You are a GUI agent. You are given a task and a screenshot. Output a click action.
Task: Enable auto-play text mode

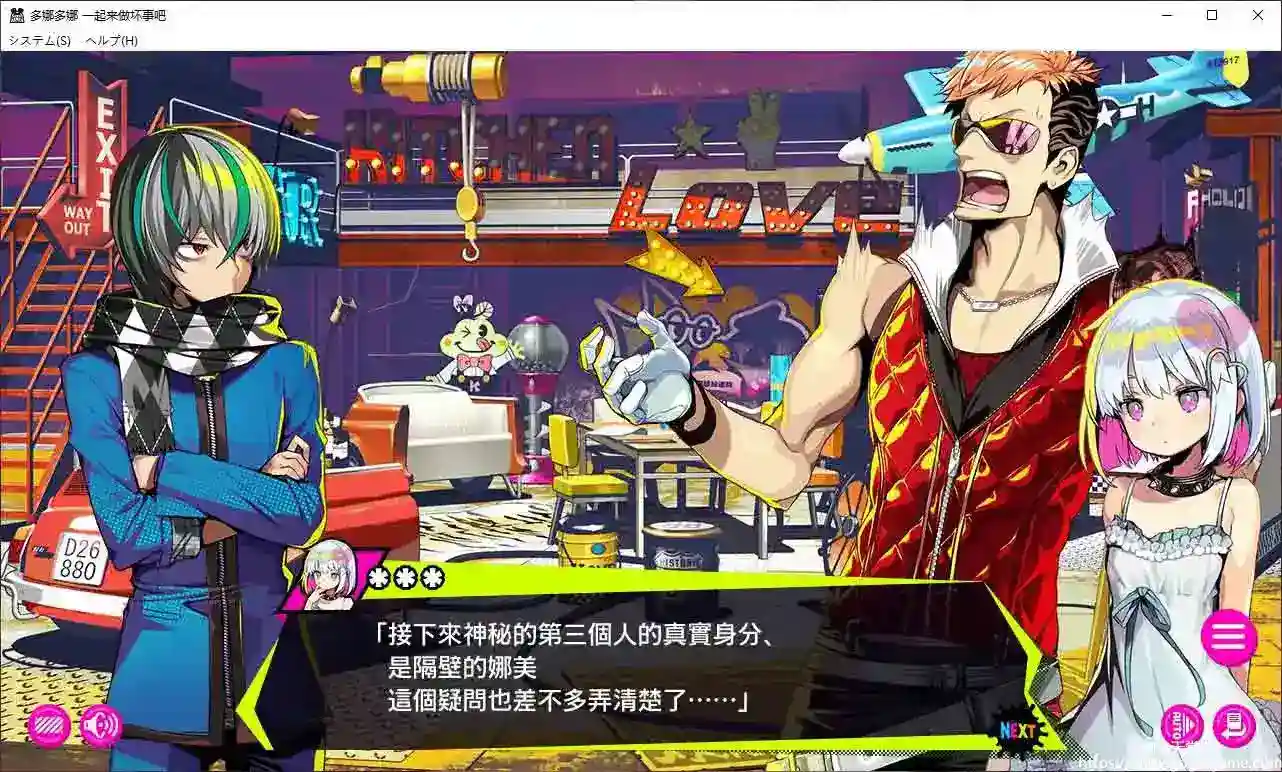pos(1182,726)
